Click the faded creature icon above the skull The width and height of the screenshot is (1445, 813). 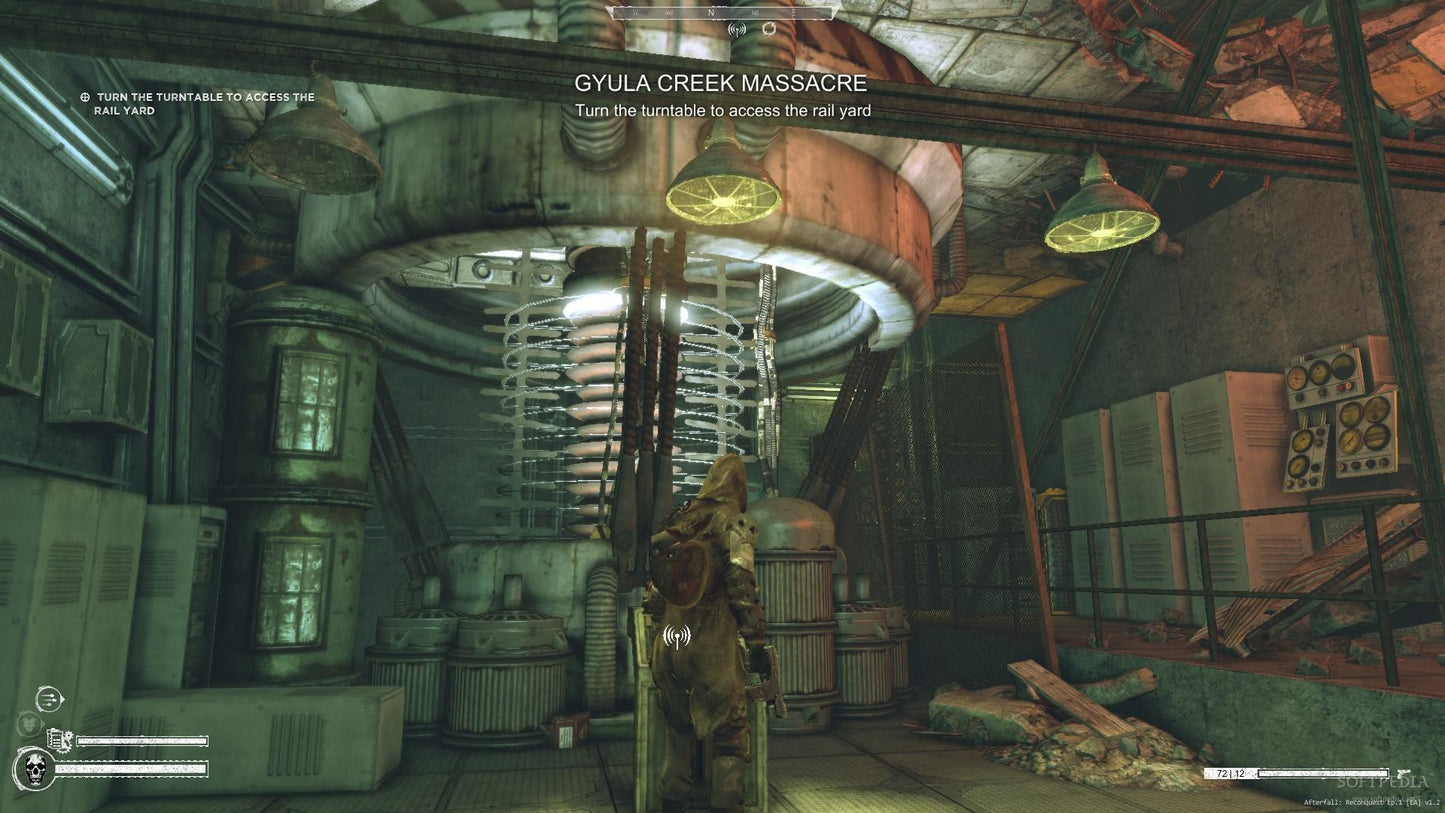pyautogui.click(x=30, y=722)
